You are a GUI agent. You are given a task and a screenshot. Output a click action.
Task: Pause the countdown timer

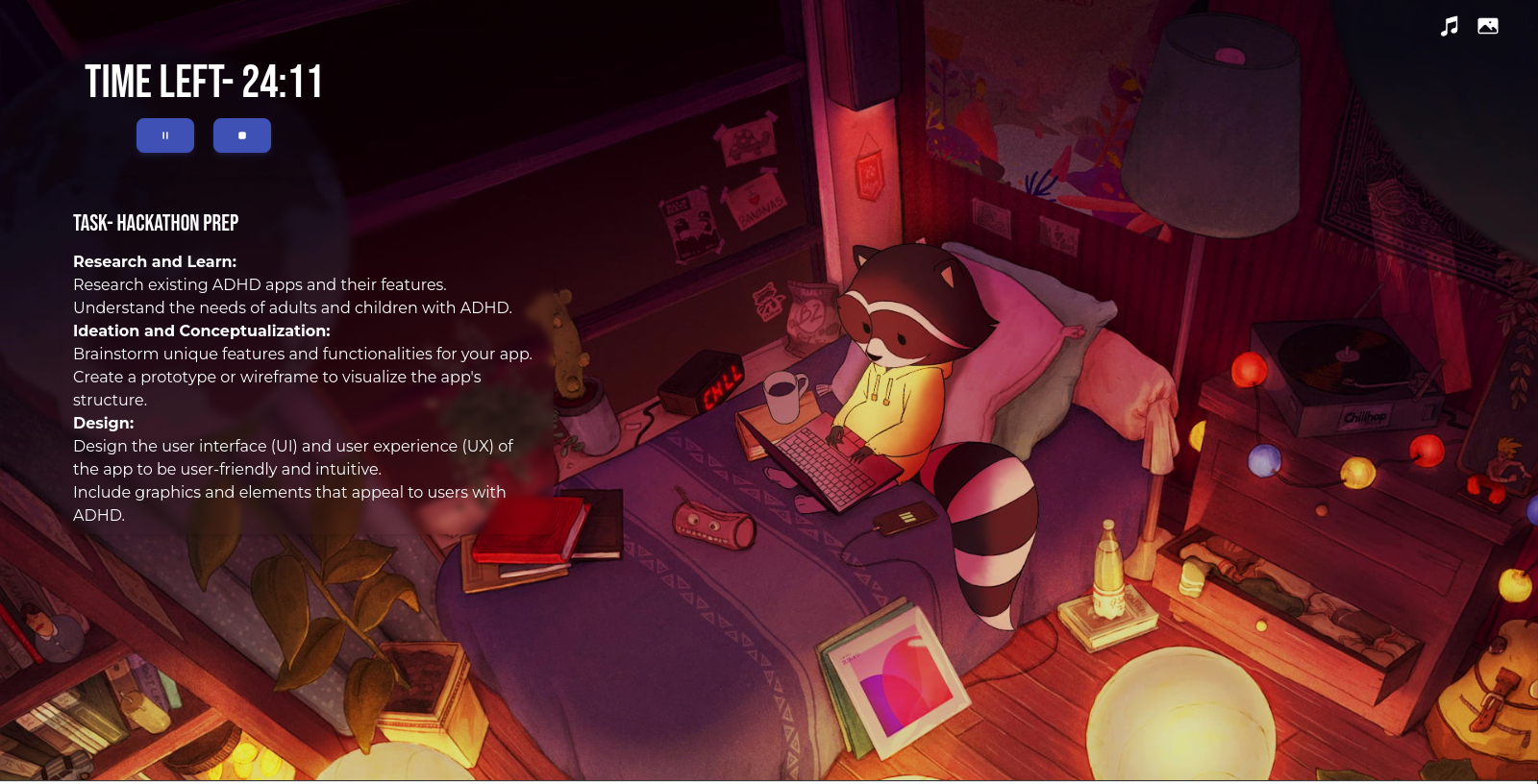(165, 135)
